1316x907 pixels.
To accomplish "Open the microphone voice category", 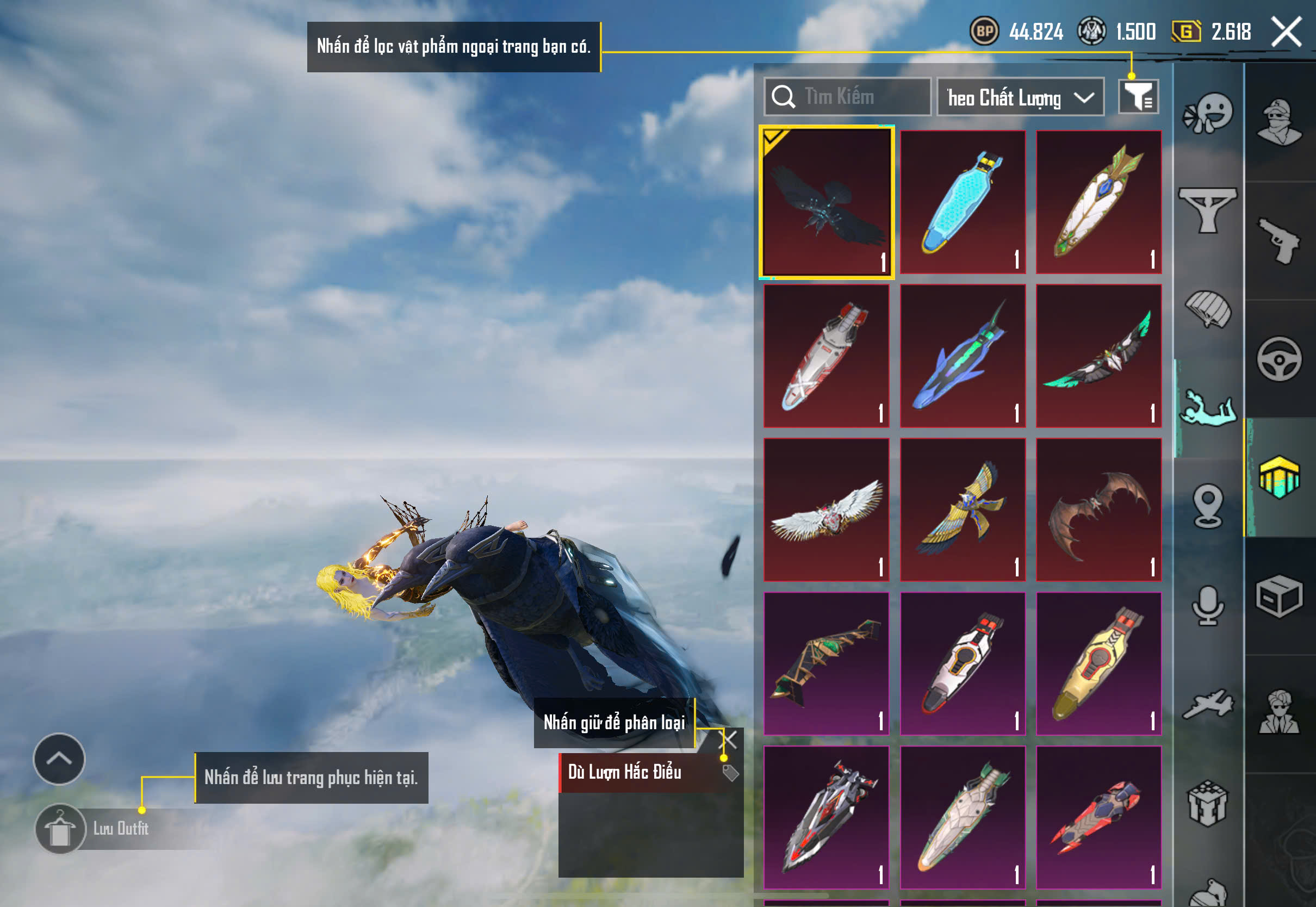I will 1208,606.
